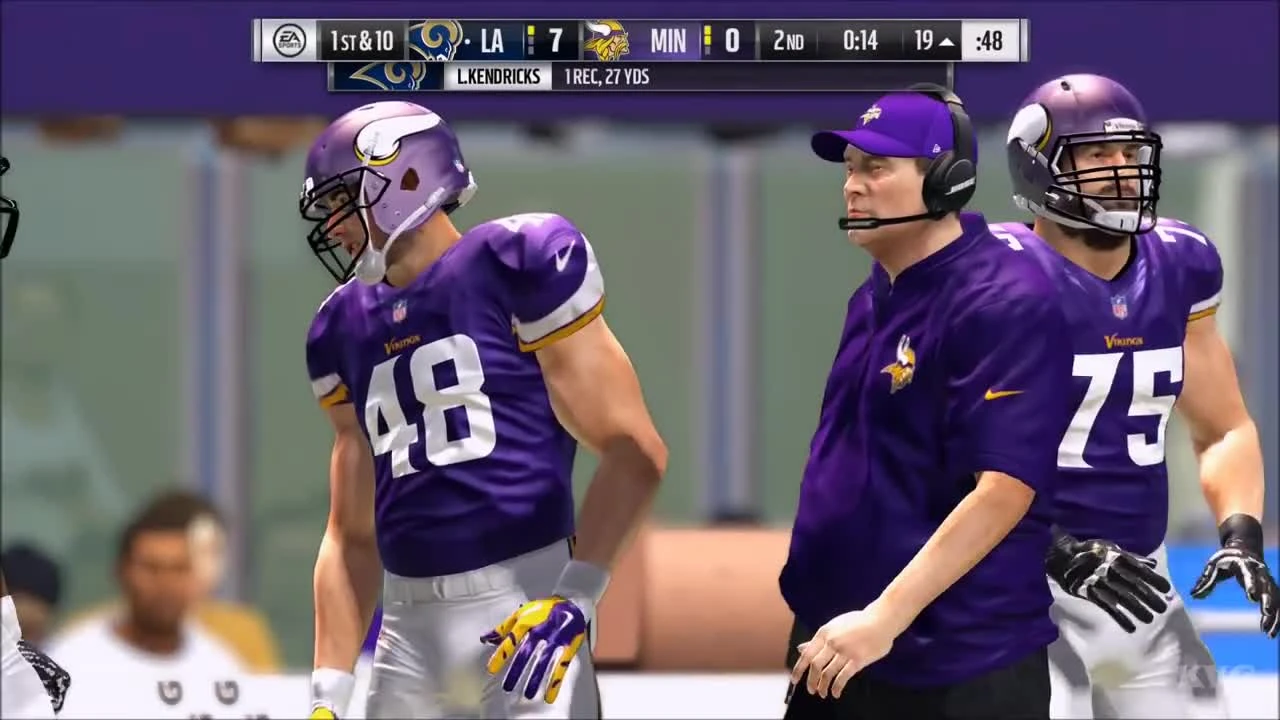Open the 1 REC, 27 YDS stat line

coord(607,77)
